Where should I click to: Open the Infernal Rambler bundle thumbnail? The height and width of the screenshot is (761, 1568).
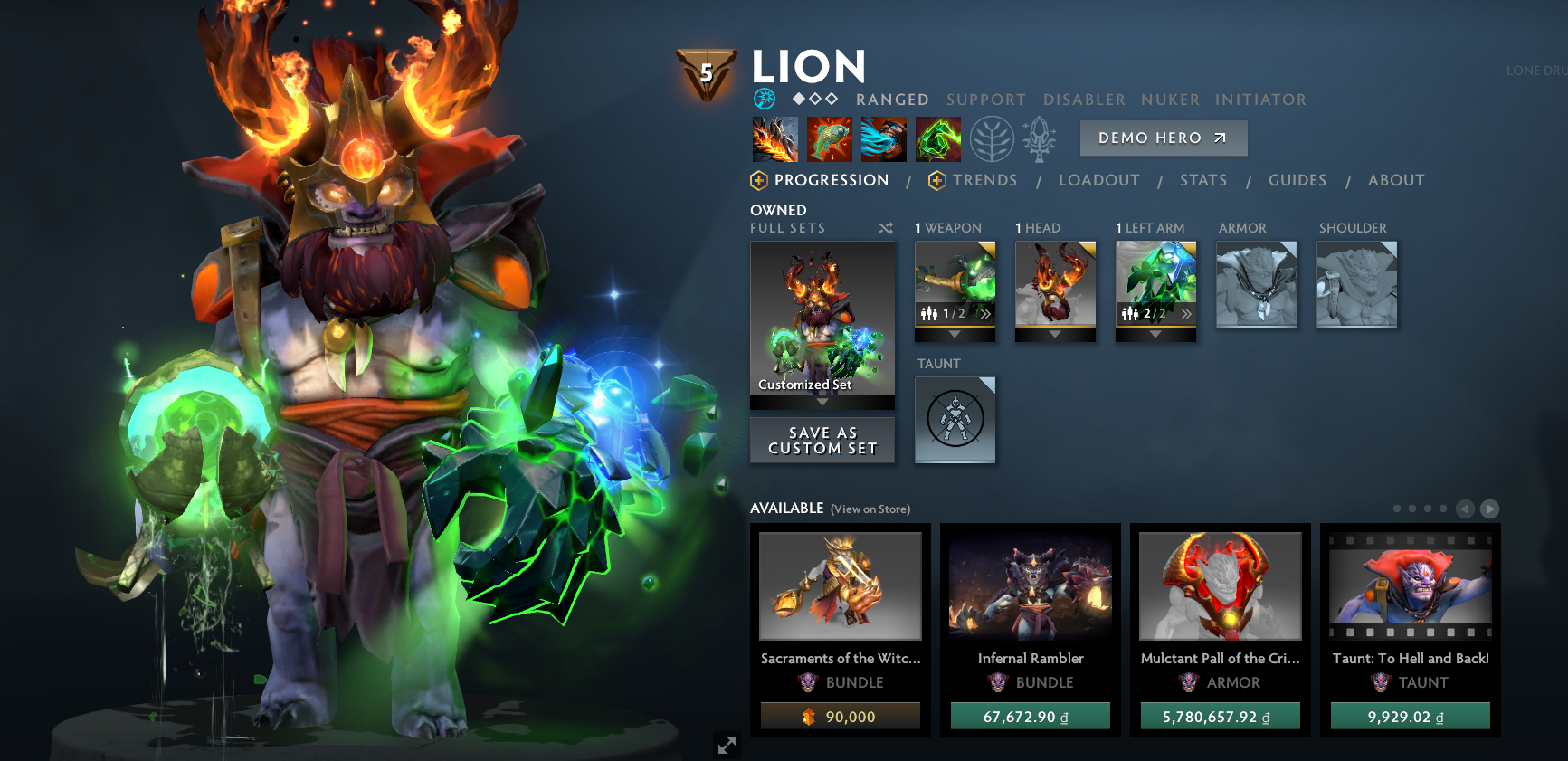1030,586
